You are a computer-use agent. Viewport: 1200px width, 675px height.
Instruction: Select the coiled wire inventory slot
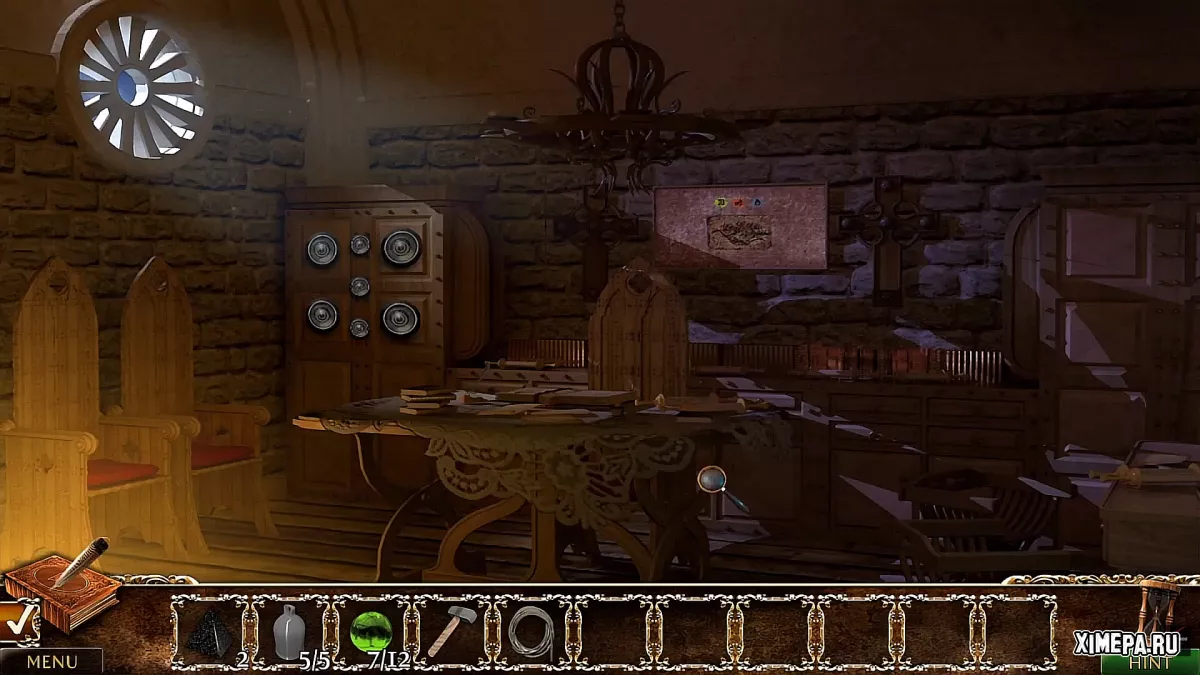point(532,632)
